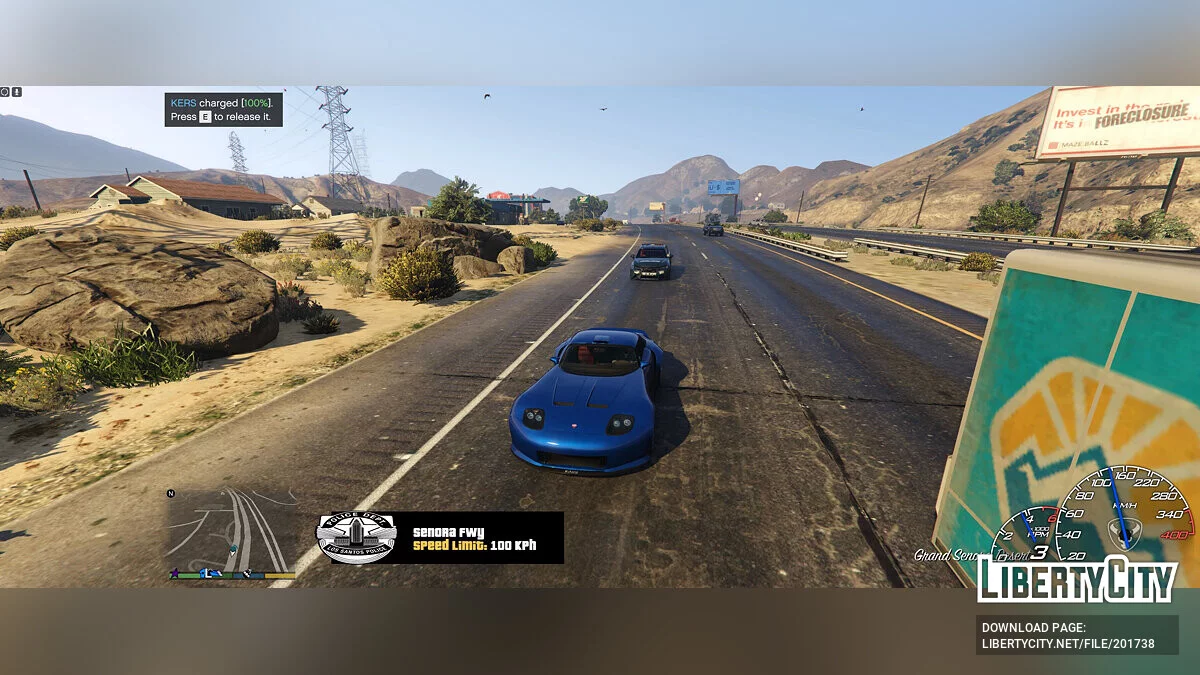Viewport: 1200px width, 675px height.
Task: Open the LibertyCity logo watermark
Action: (1076, 580)
